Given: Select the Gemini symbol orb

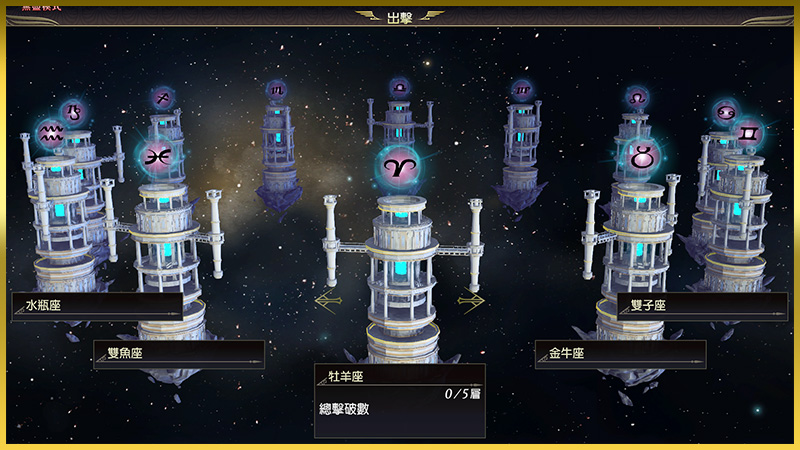Looking at the screenshot, I should [748, 132].
